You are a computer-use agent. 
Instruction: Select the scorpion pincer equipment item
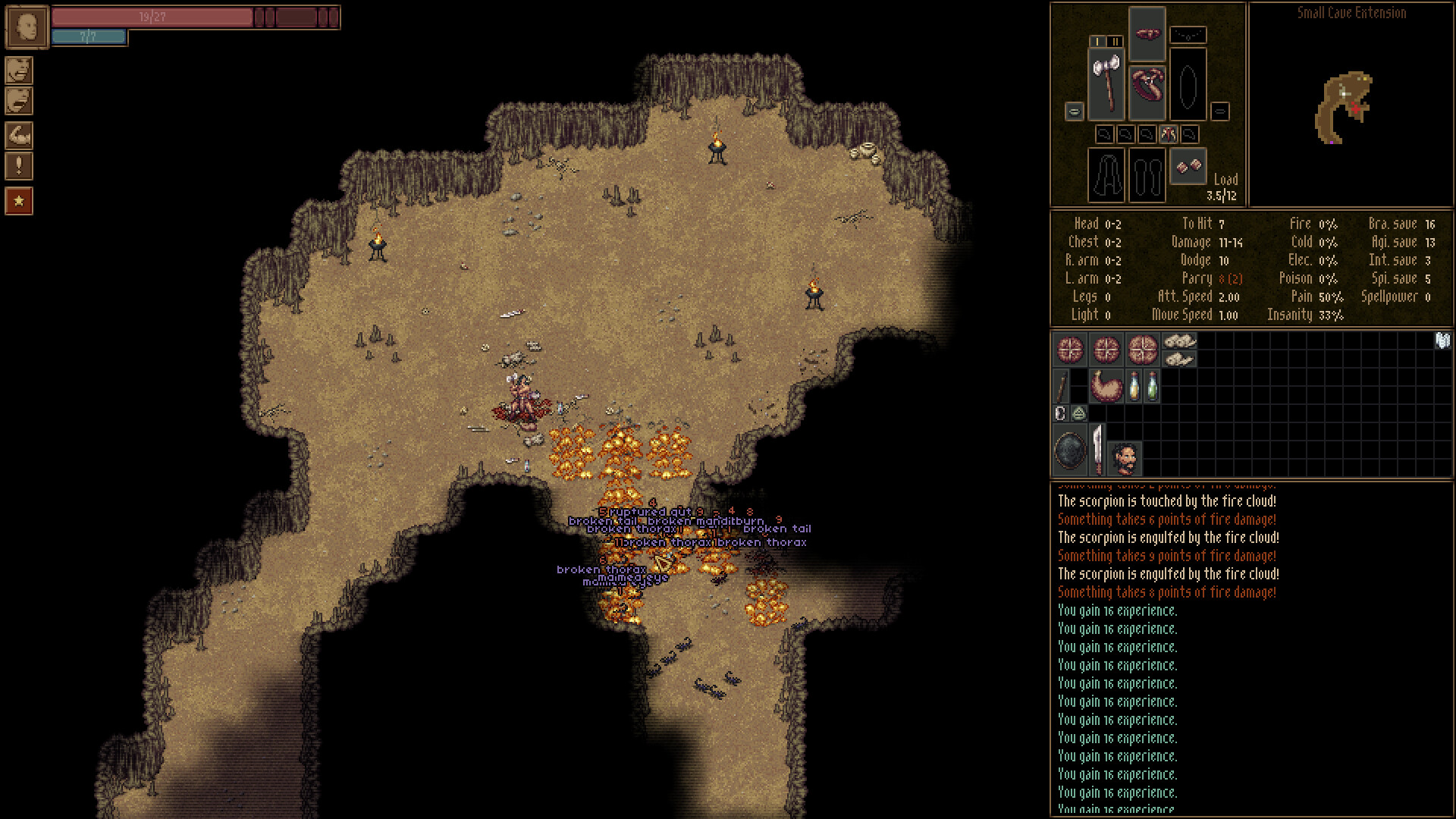point(1148,83)
